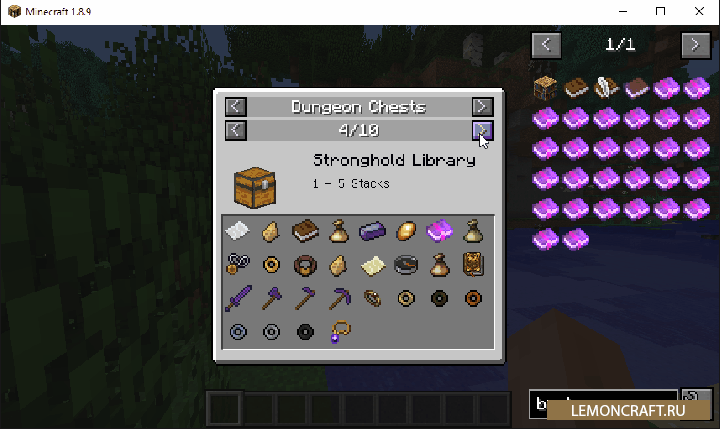Viewport: 720px width, 429px height.
Task: Focus the item search text field
Action: click(602, 402)
